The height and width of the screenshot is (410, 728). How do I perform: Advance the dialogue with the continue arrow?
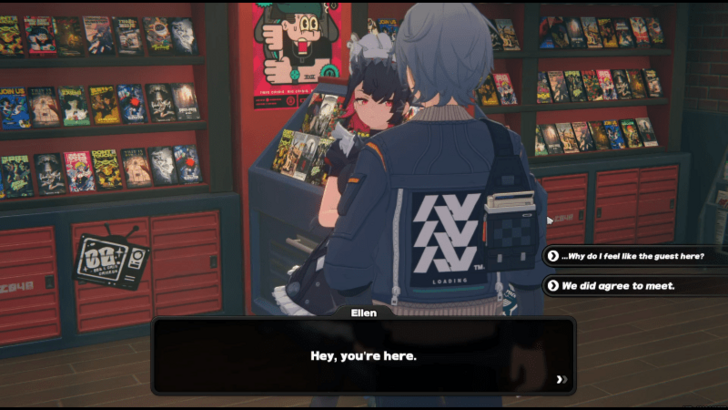562,380
